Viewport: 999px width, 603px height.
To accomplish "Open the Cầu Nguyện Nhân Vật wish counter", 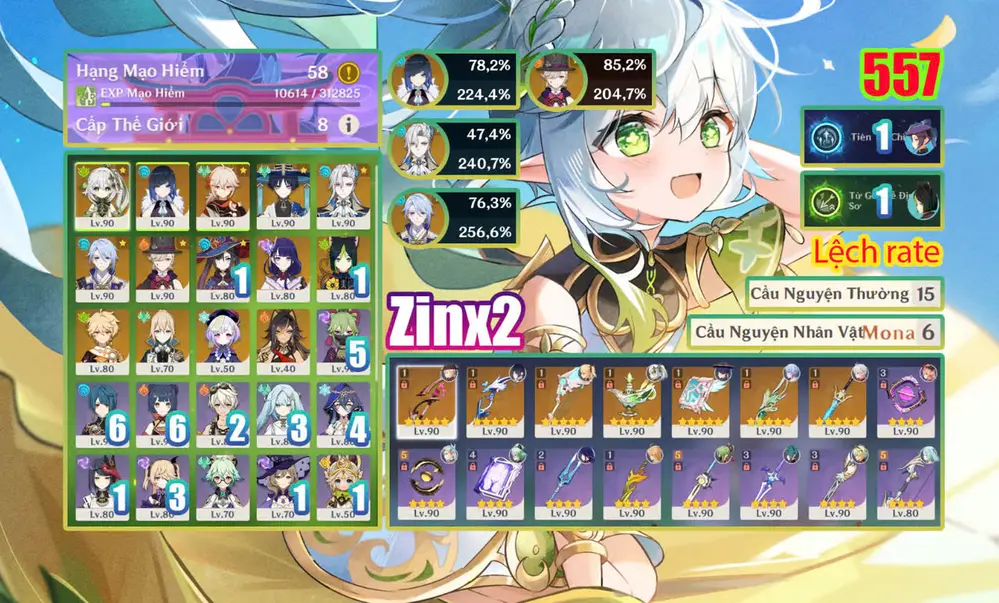I will [x=814, y=332].
